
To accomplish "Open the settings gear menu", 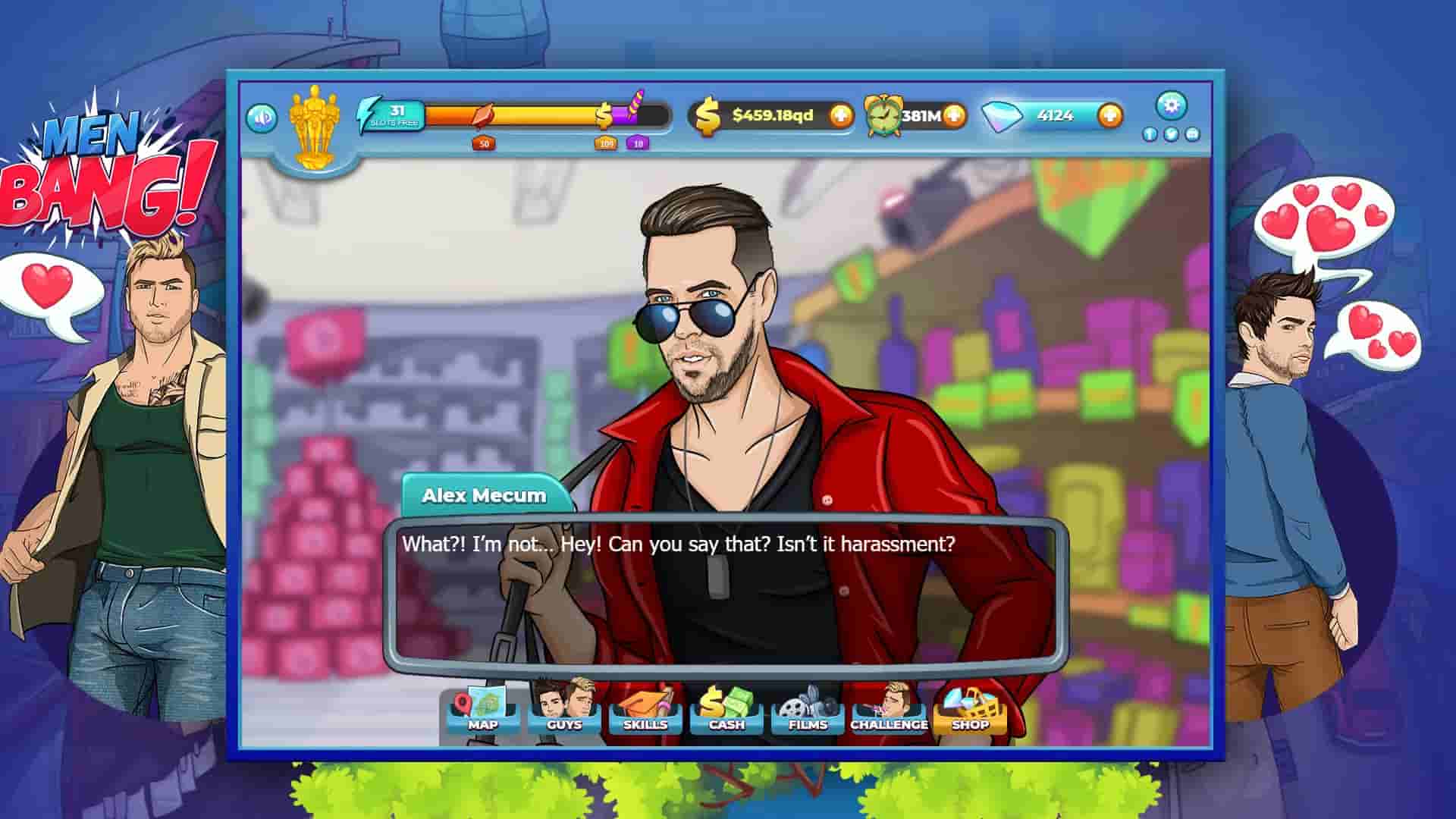I will [x=1172, y=107].
